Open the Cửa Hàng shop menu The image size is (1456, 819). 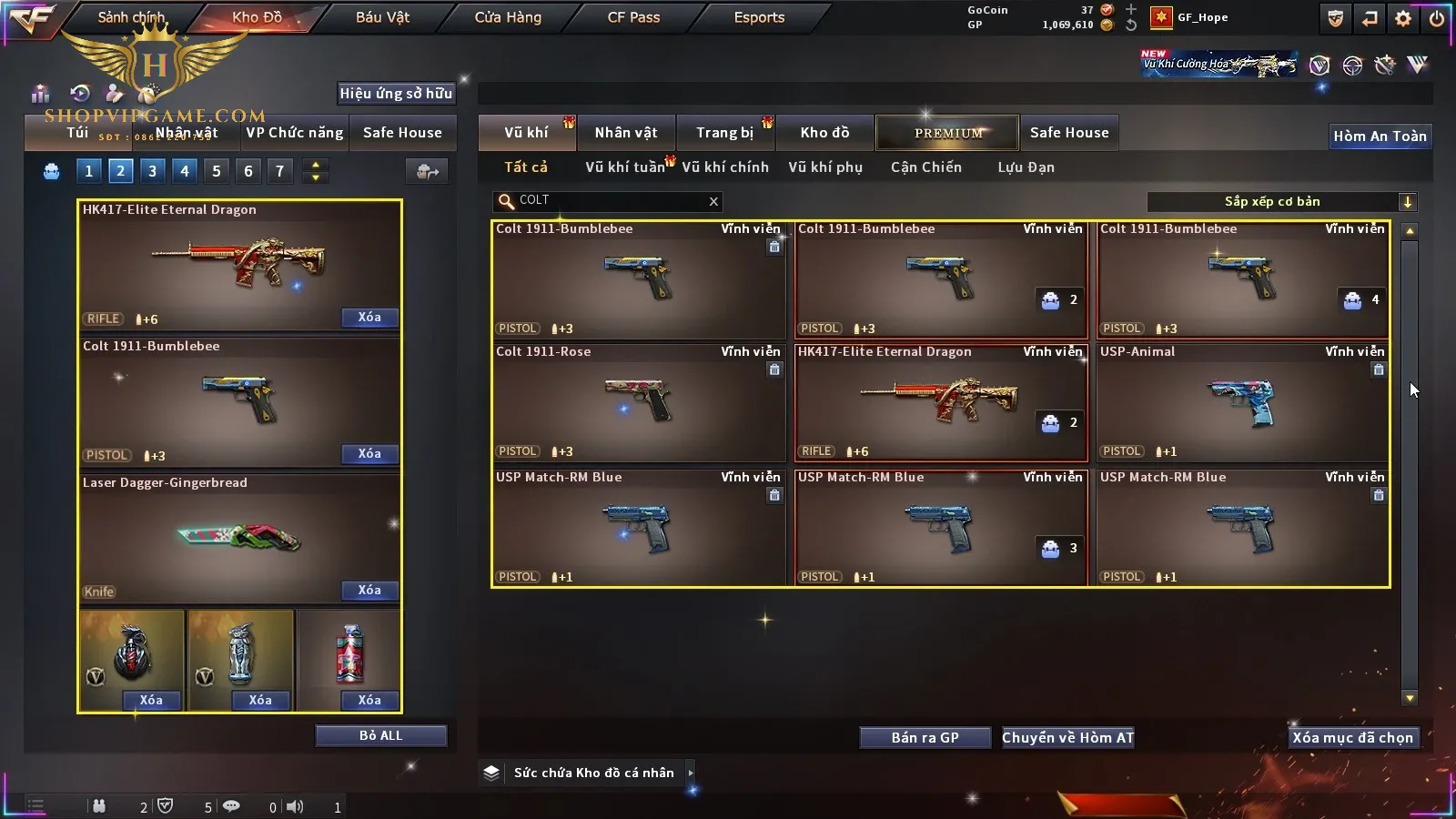click(508, 17)
